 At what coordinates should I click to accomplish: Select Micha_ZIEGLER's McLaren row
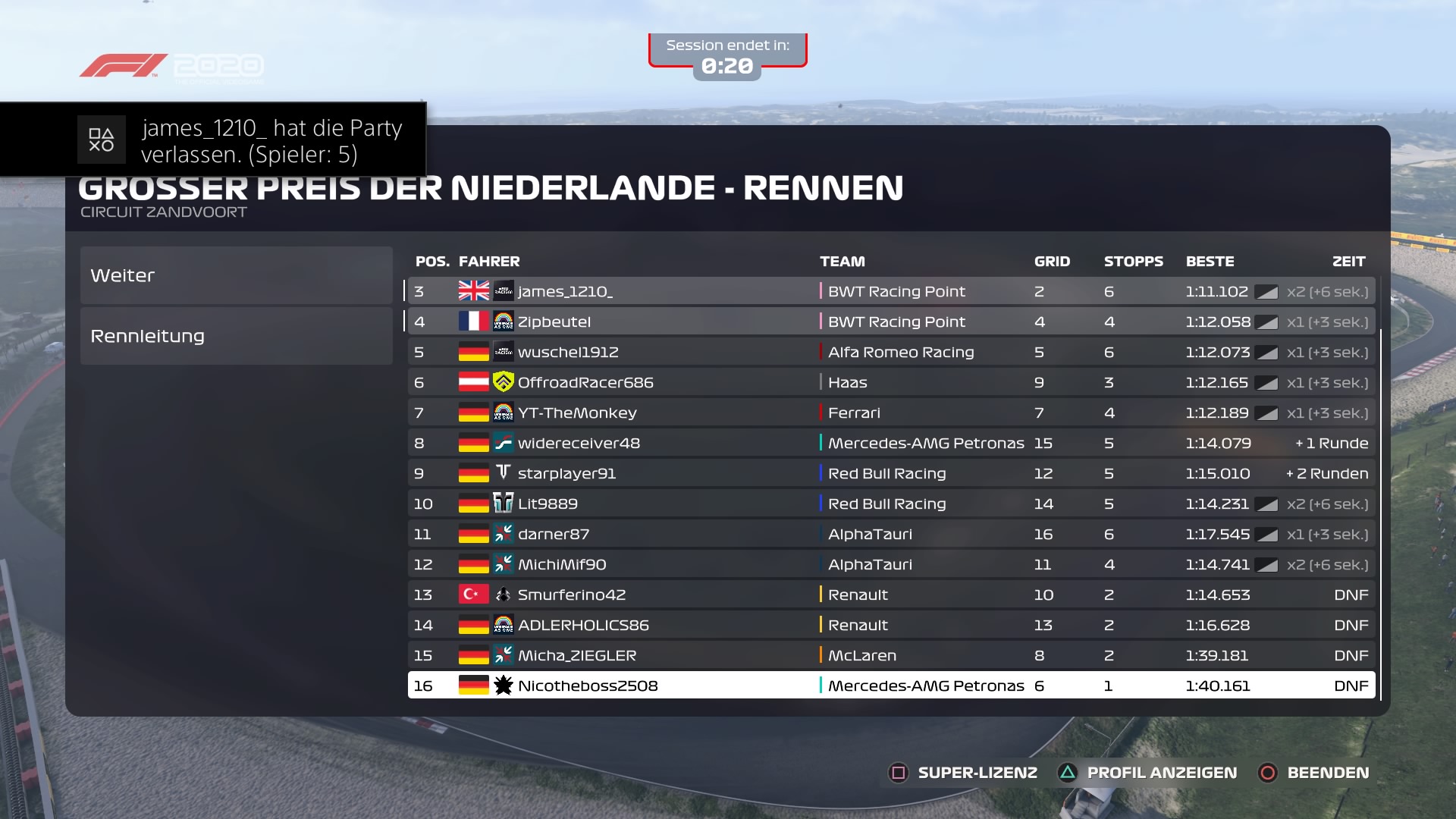891,655
